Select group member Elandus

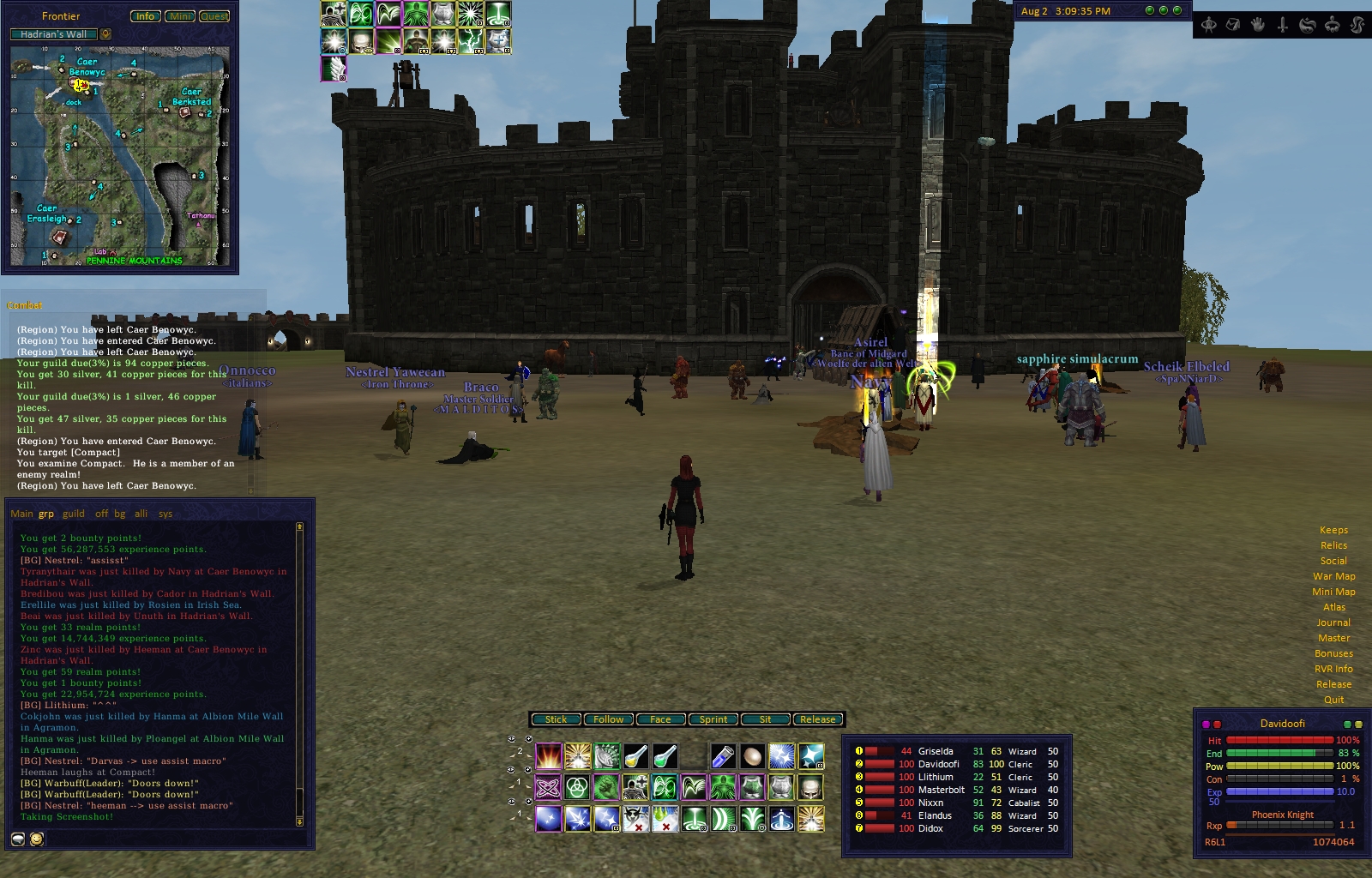click(935, 815)
